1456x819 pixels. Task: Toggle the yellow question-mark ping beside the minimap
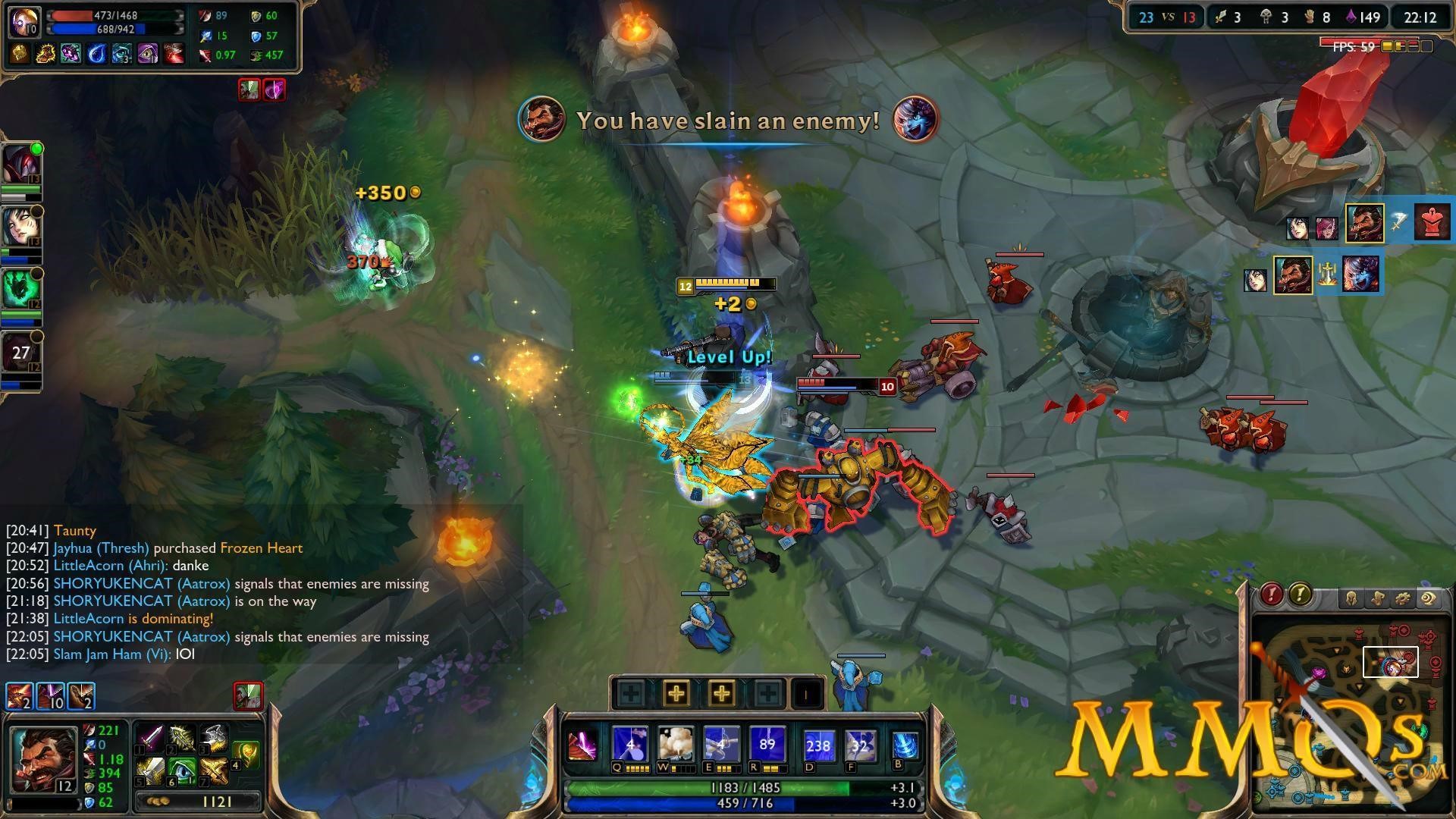(x=1301, y=595)
